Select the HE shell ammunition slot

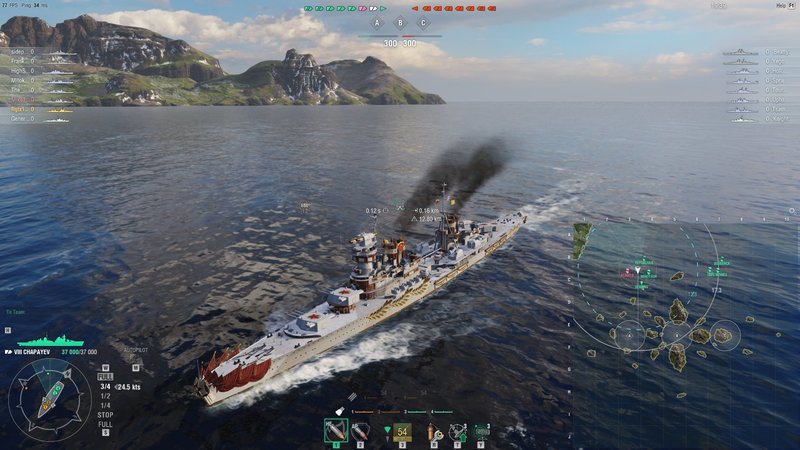(335, 431)
